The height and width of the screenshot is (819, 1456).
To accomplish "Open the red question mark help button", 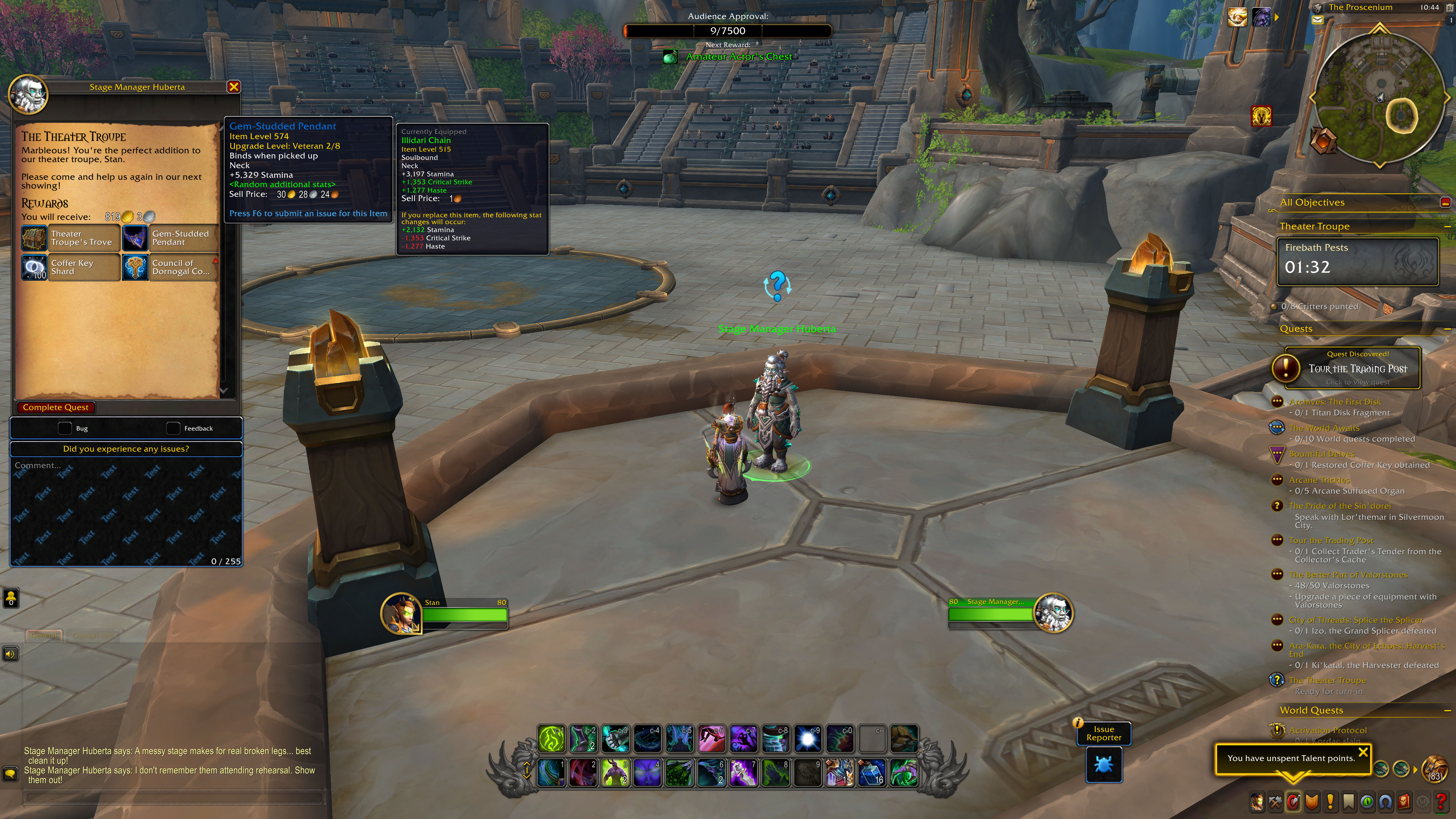I will click(x=1441, y=801).
